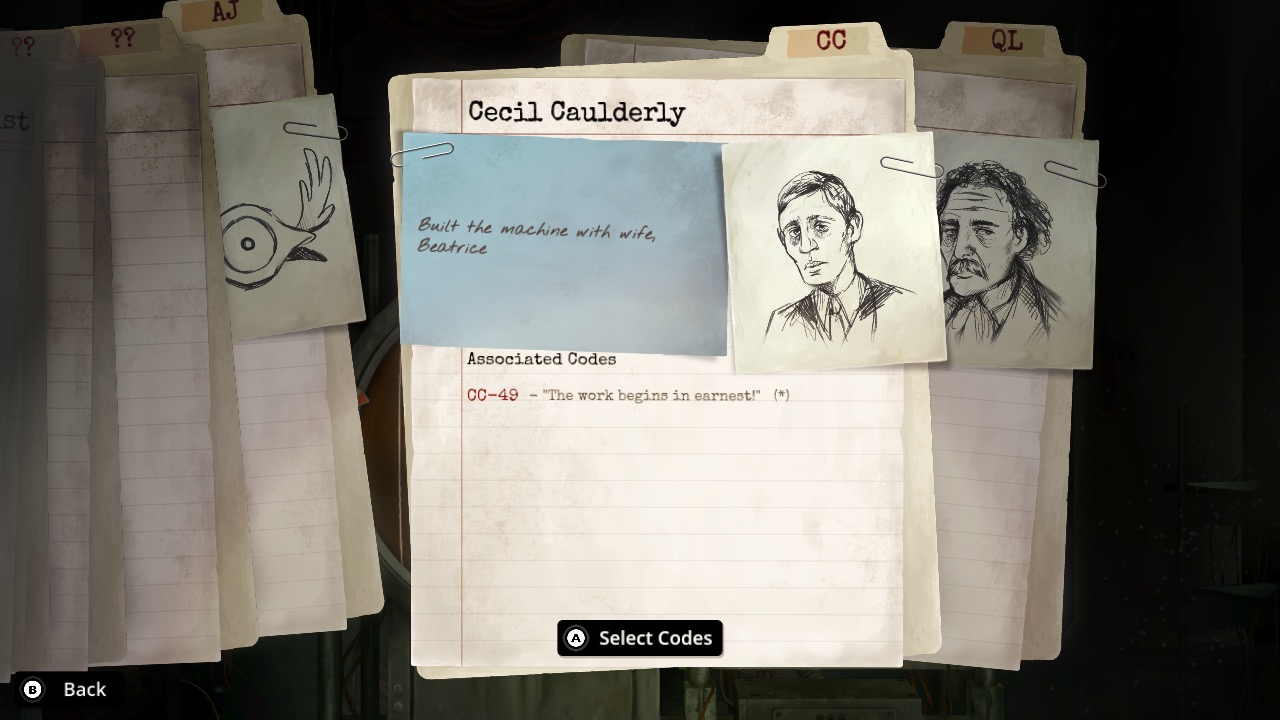Viewport: 1280px width, 720px height.
Task: Click the asterisk marker beside CC-49
Action: tap(783, 395)
